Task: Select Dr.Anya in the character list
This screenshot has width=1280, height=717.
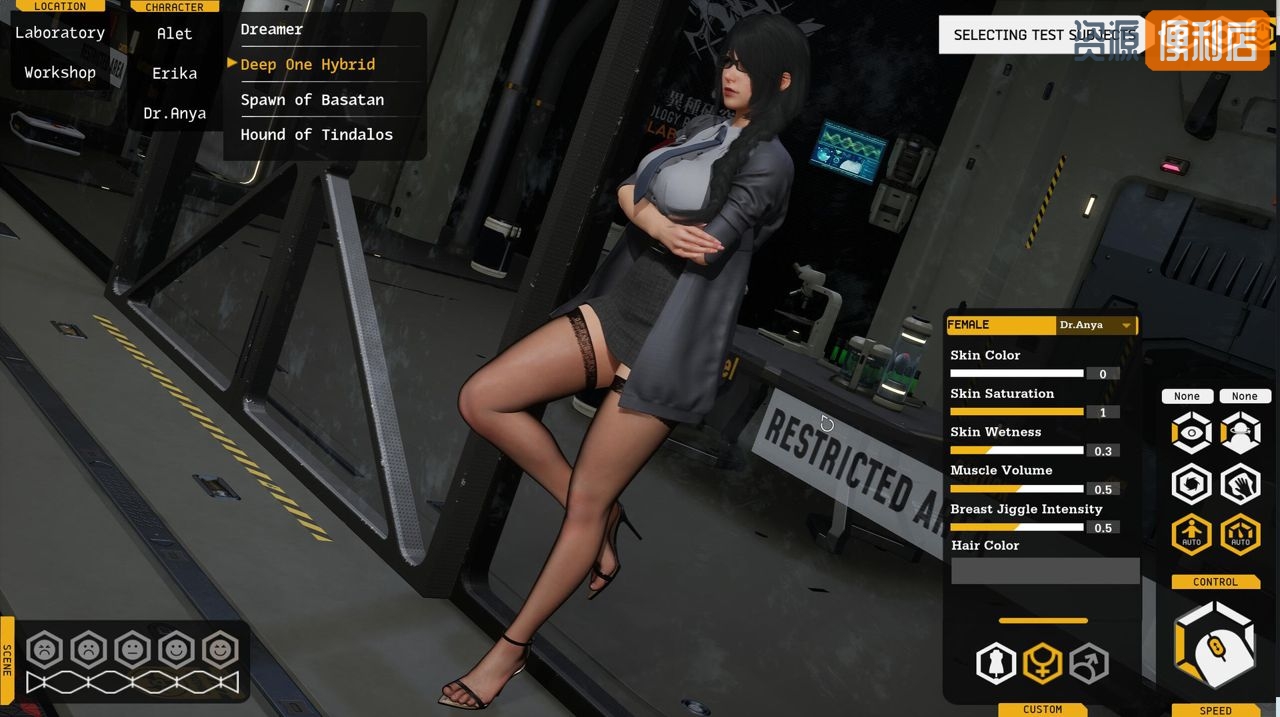Action: pyautogui.click(x=174, y=114)
